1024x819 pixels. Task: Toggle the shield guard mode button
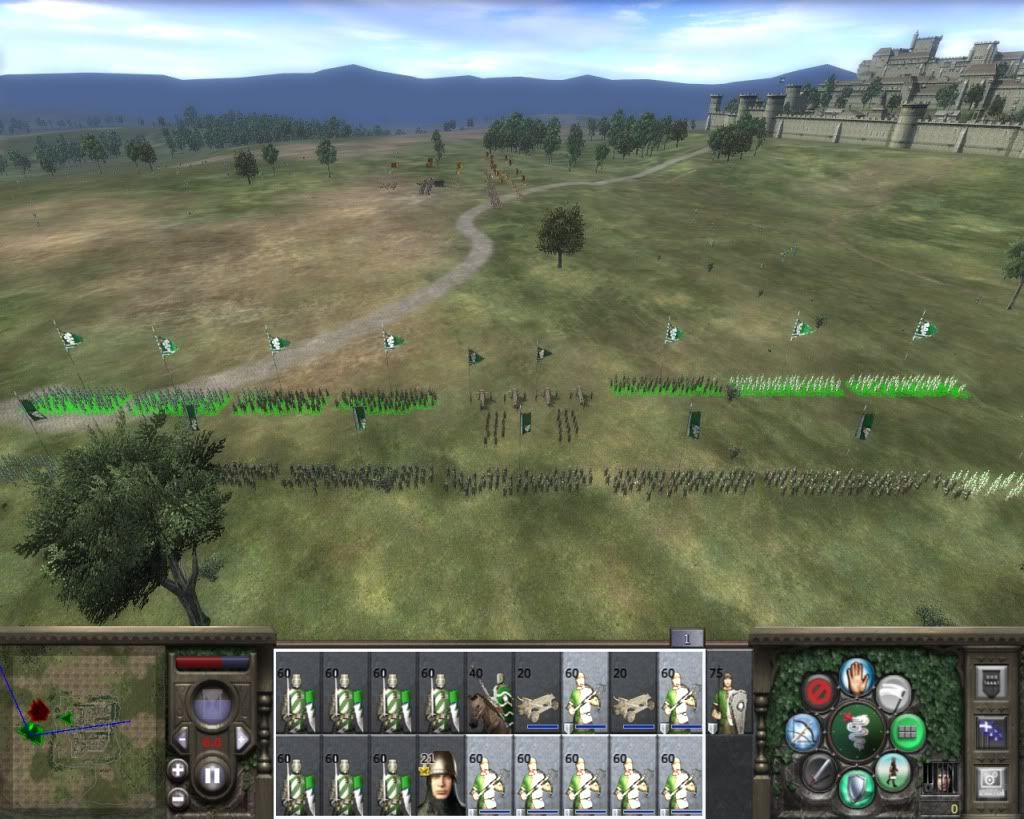click(x=857, y=787)
